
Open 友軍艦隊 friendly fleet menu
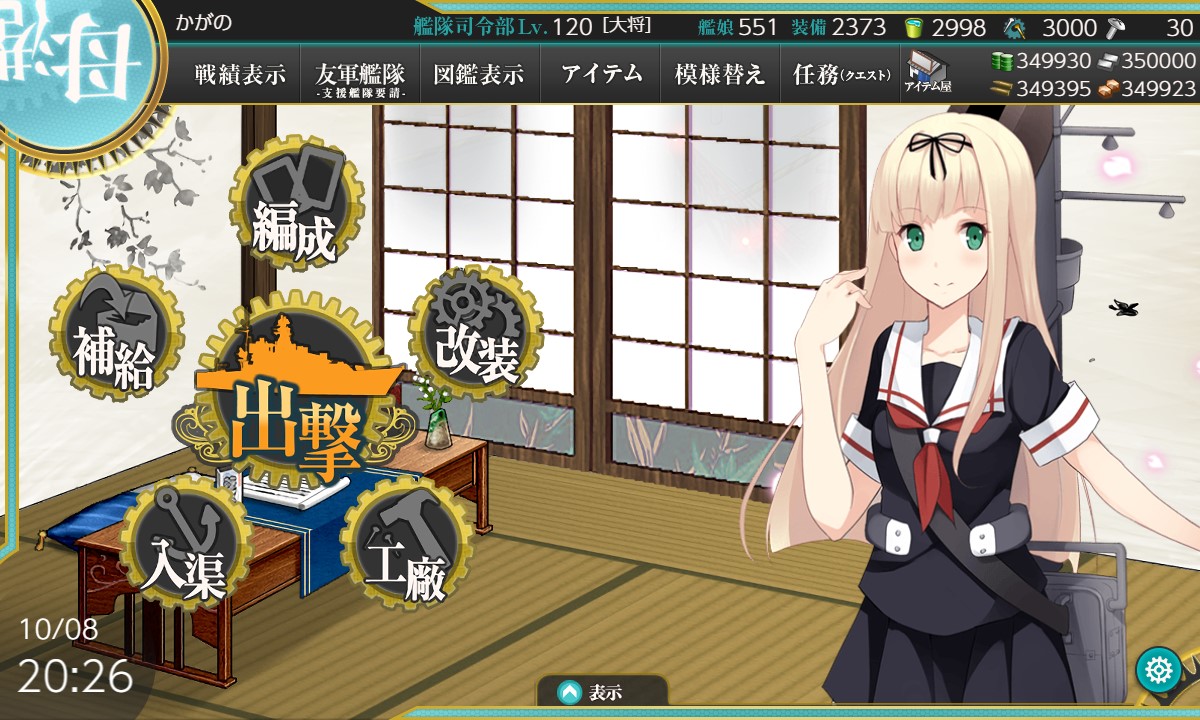click(360, 75)
